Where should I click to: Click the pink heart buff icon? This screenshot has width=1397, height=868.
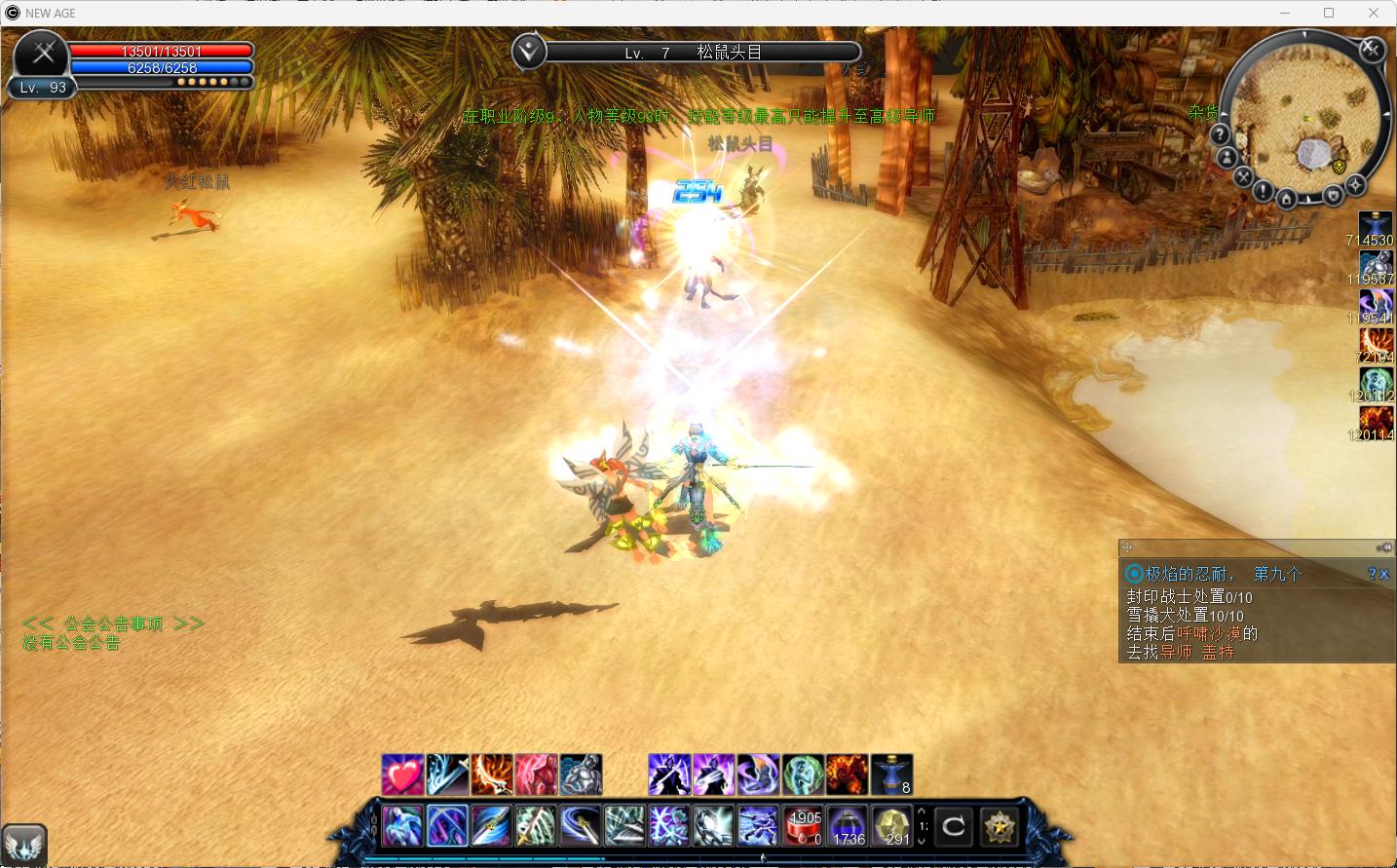click(x=401, y=774)
